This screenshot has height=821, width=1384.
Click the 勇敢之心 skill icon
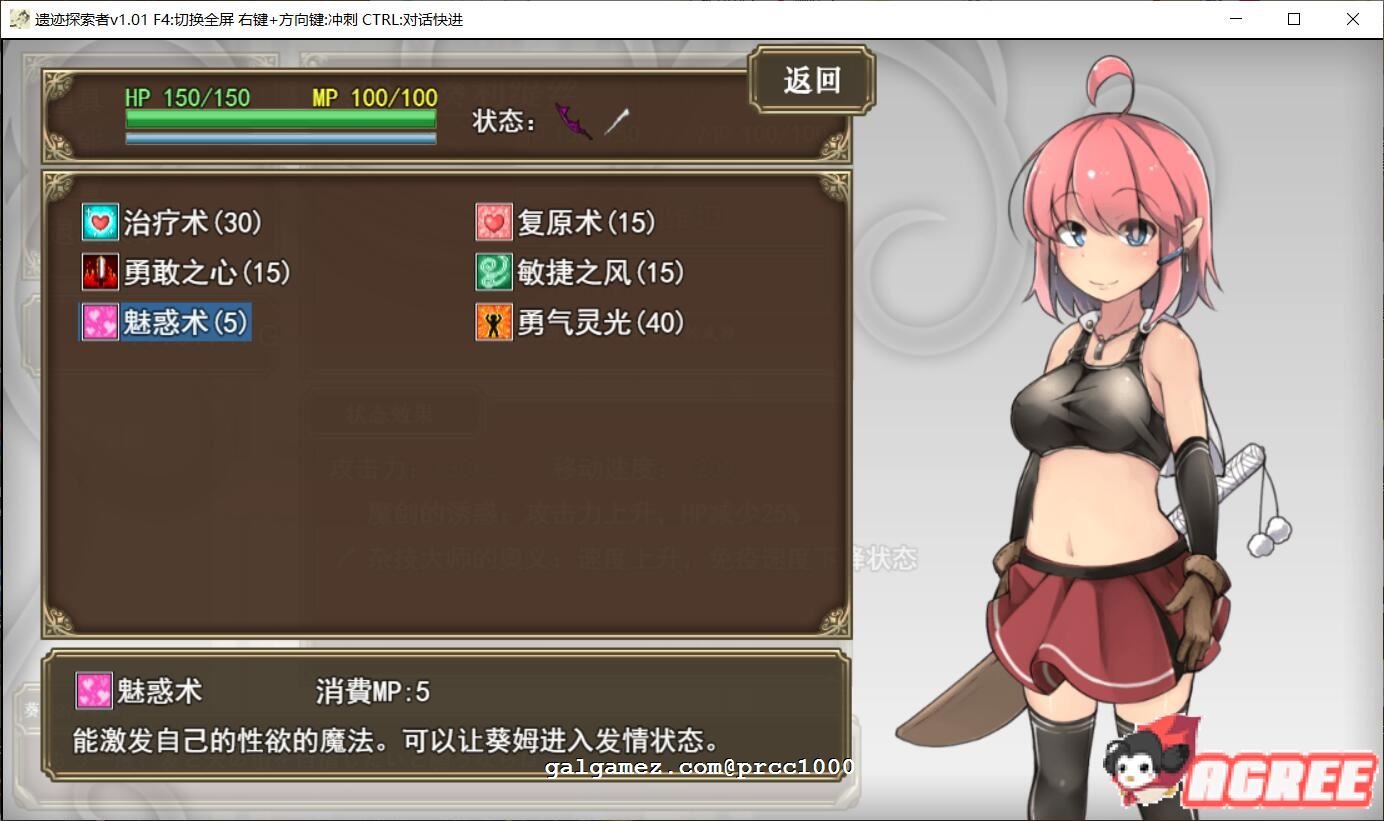tap(99, 272)
